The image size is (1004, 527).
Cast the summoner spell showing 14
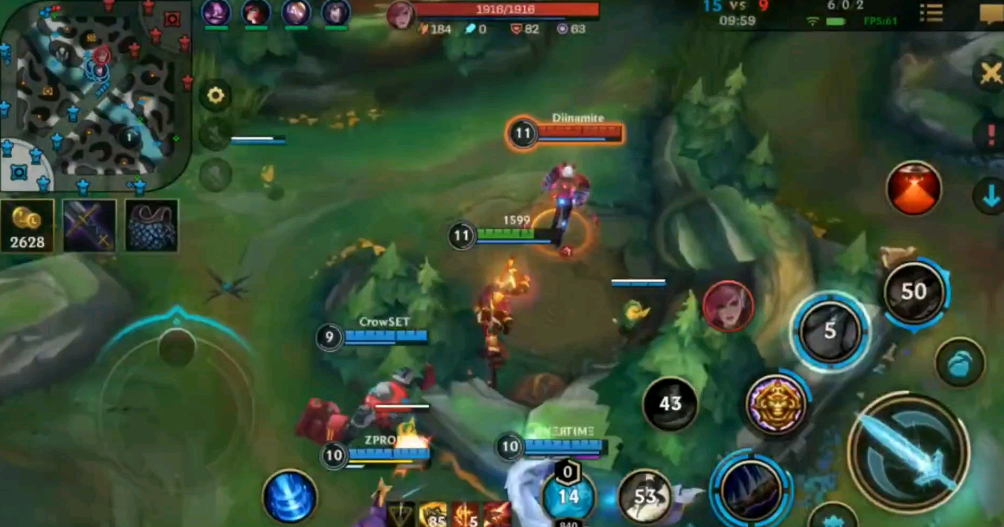[568, 496]
